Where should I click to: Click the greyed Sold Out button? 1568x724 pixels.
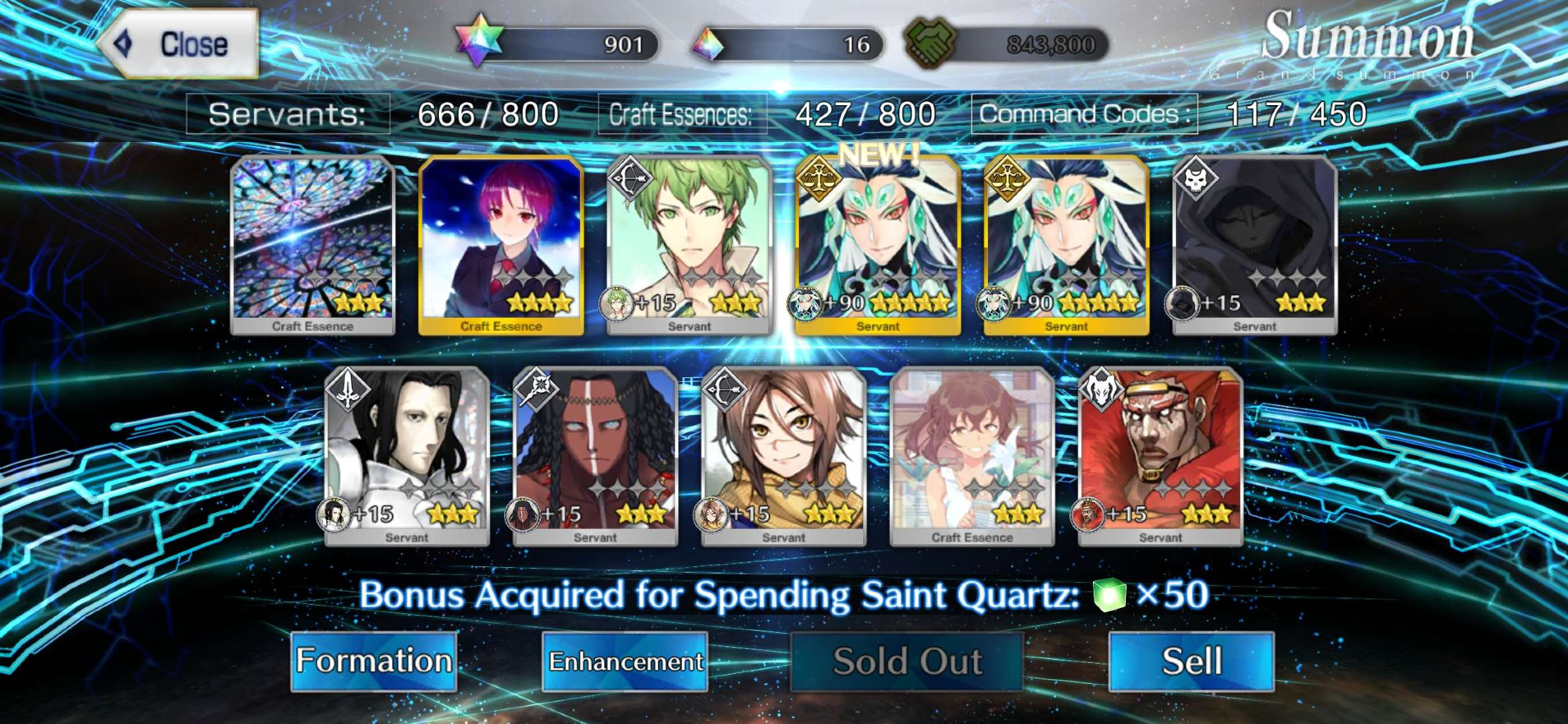click(x=907, y=661)
